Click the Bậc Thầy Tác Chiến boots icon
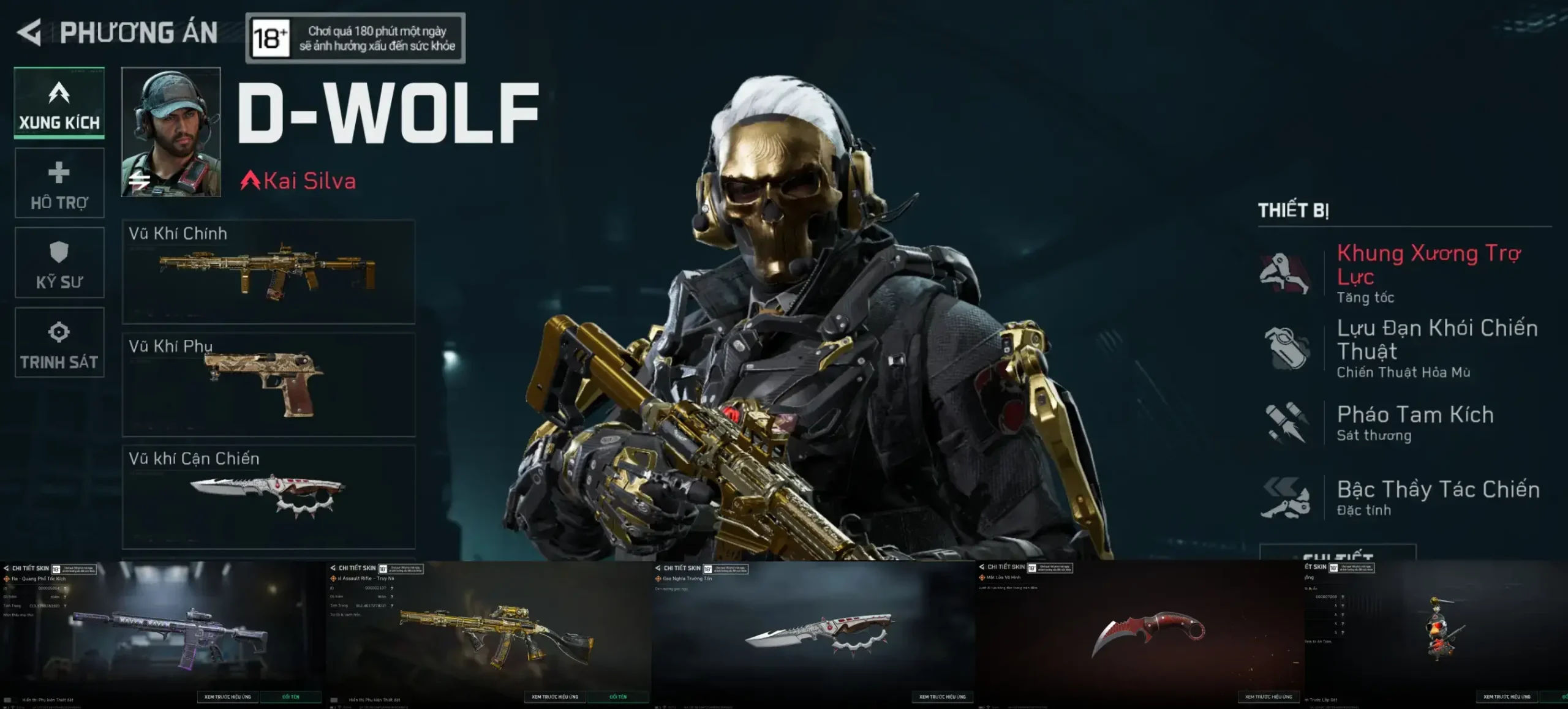The width and height of the screenshot is (1568, 709). click(1286, 499)
